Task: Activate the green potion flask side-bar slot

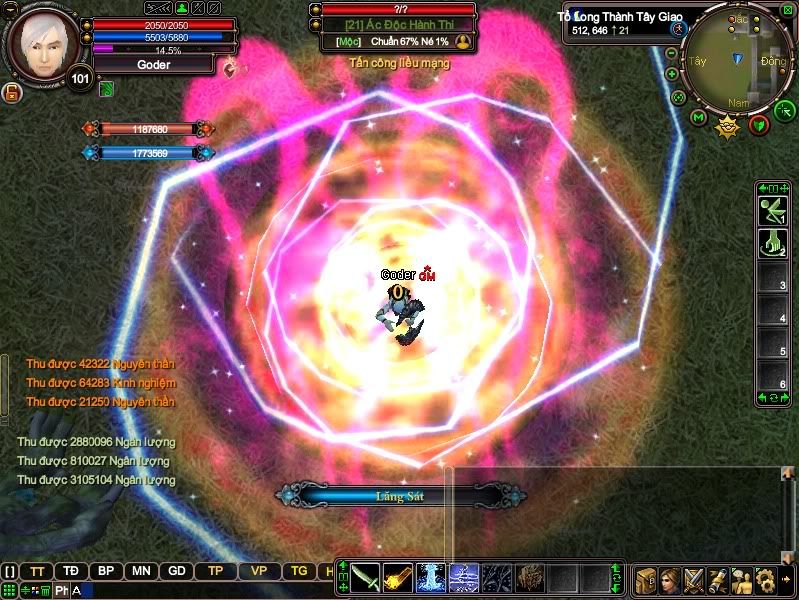Action: coord(771,242)
